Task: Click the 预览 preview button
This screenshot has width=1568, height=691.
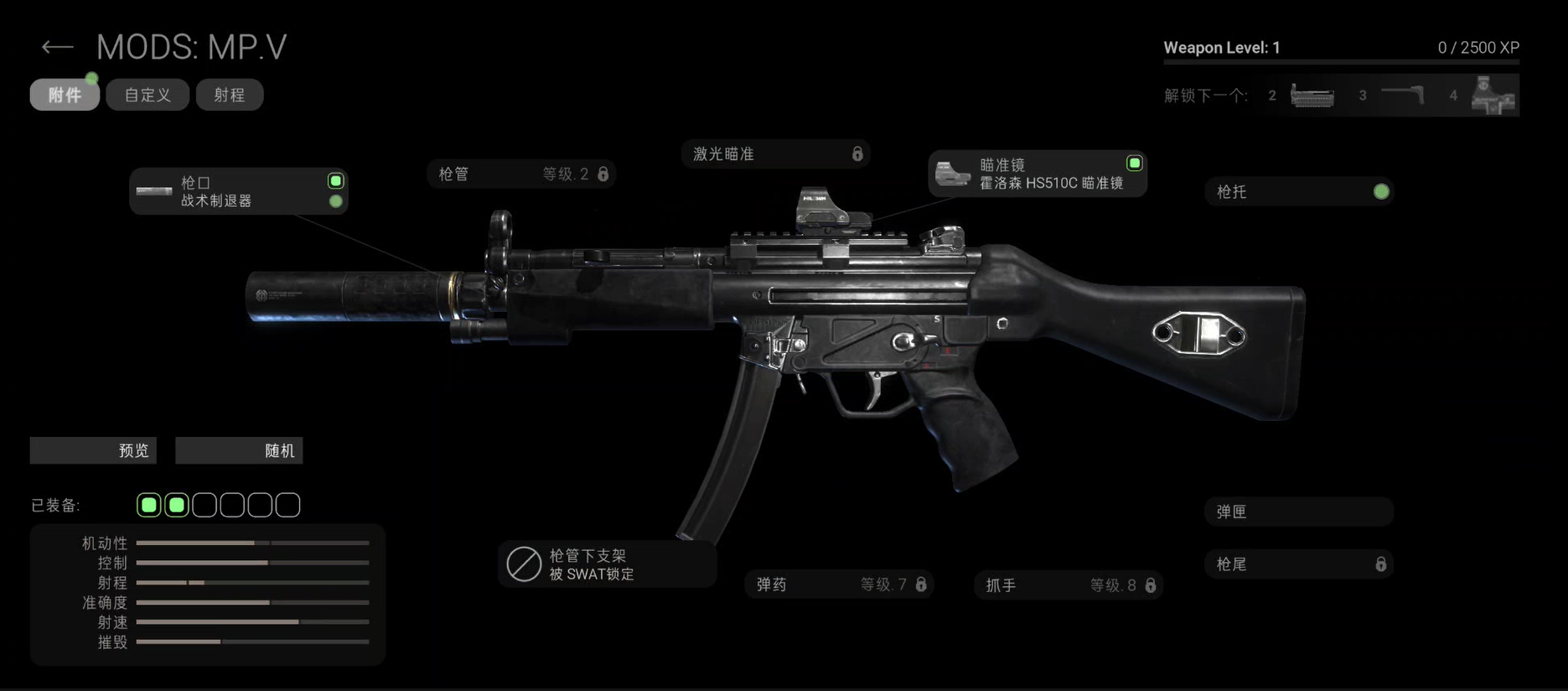Action: [x=93, y=450]
